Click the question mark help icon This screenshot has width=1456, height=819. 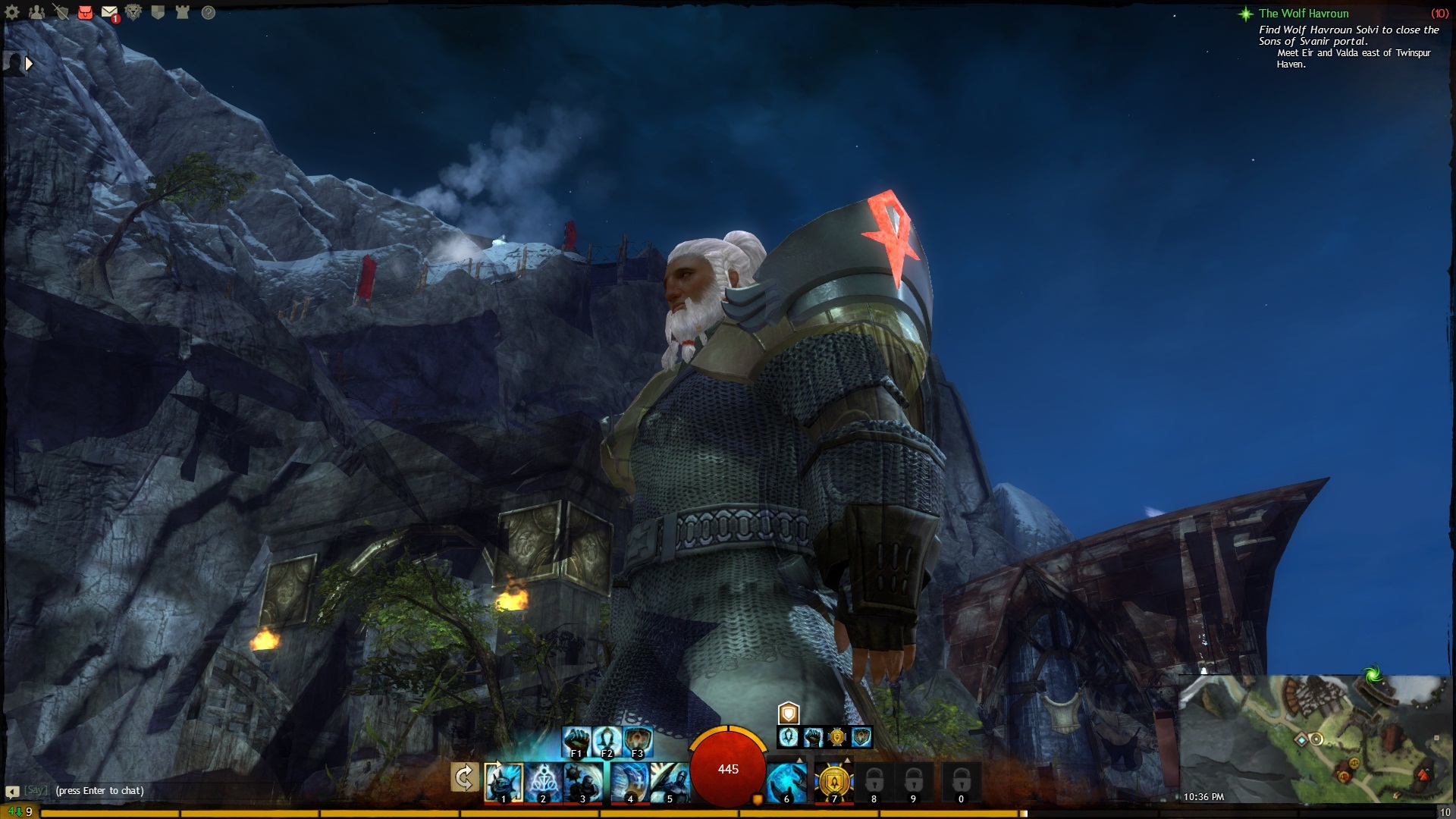click(209, 12)
